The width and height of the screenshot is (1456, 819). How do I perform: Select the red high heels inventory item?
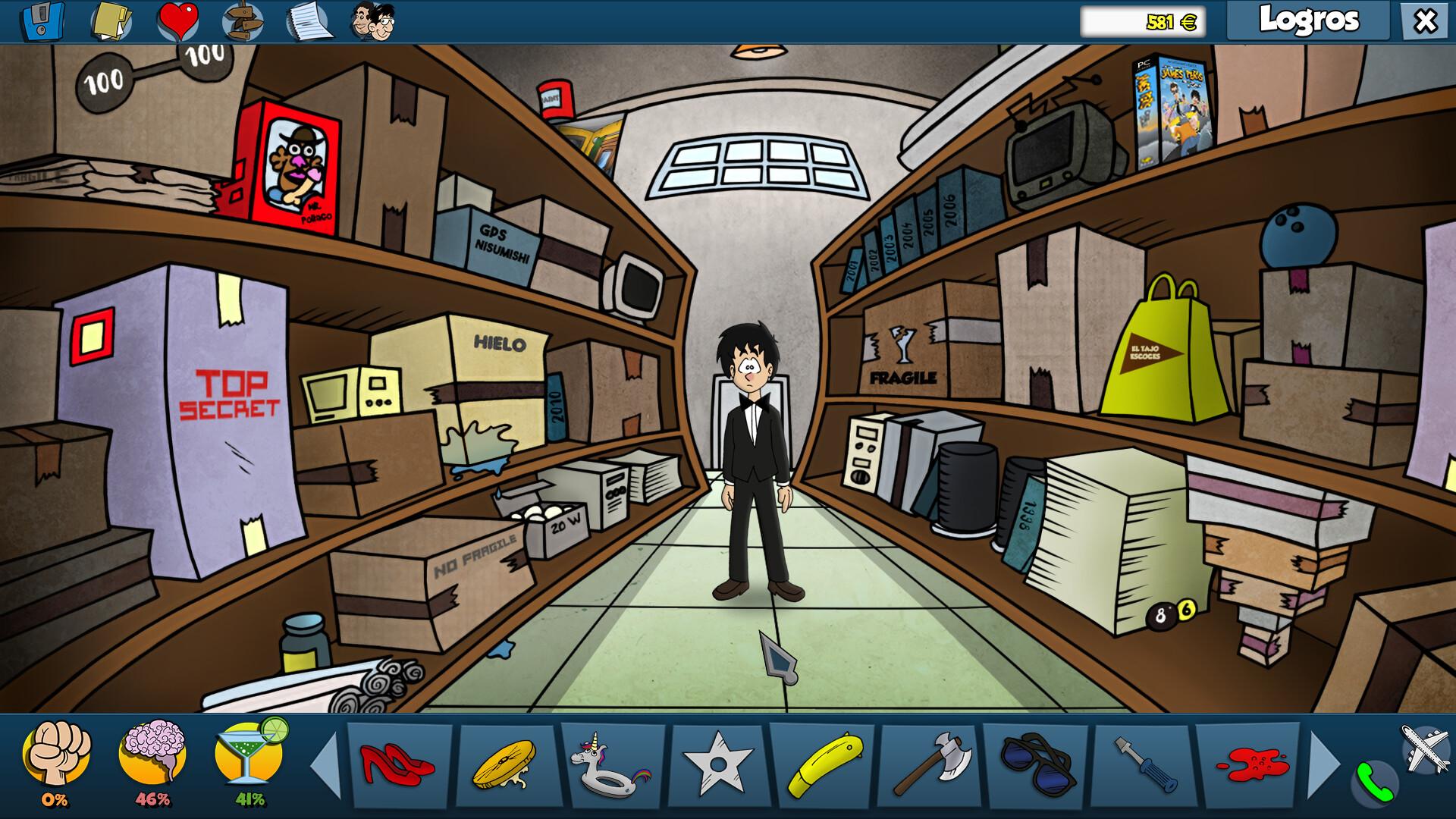(x=397, y=766)
